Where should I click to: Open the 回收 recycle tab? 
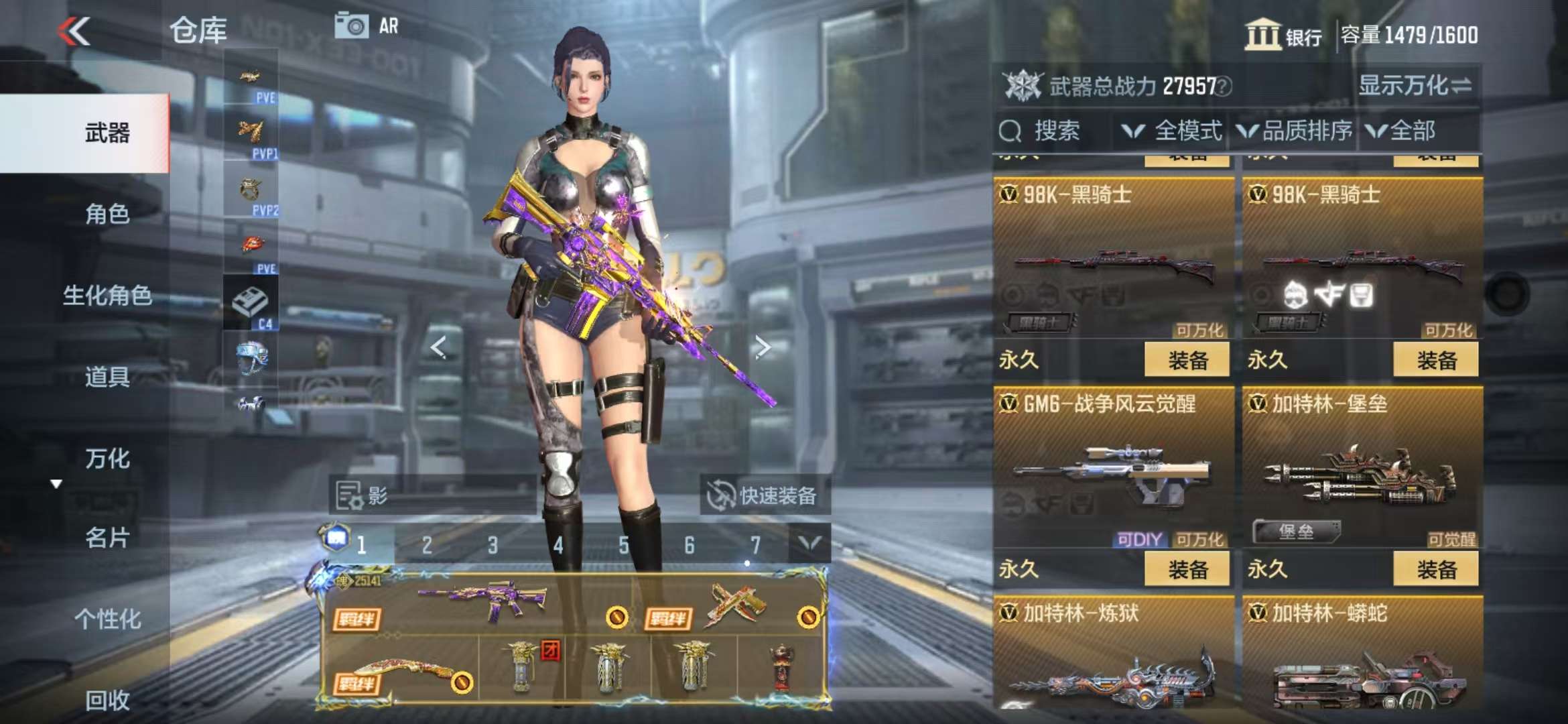point(107,700)
